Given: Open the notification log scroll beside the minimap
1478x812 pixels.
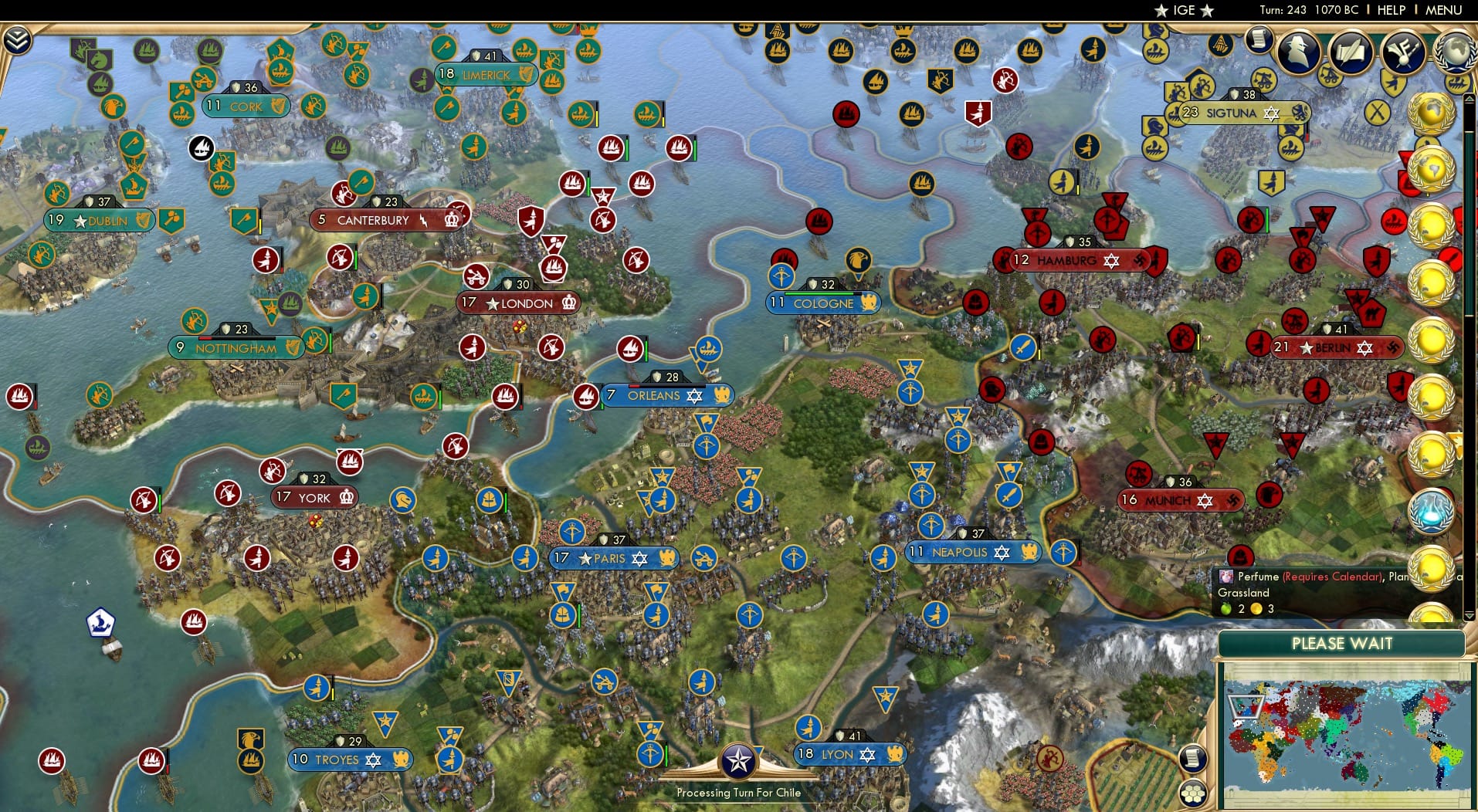Looking at the screenshot, I should [1193, 759].
